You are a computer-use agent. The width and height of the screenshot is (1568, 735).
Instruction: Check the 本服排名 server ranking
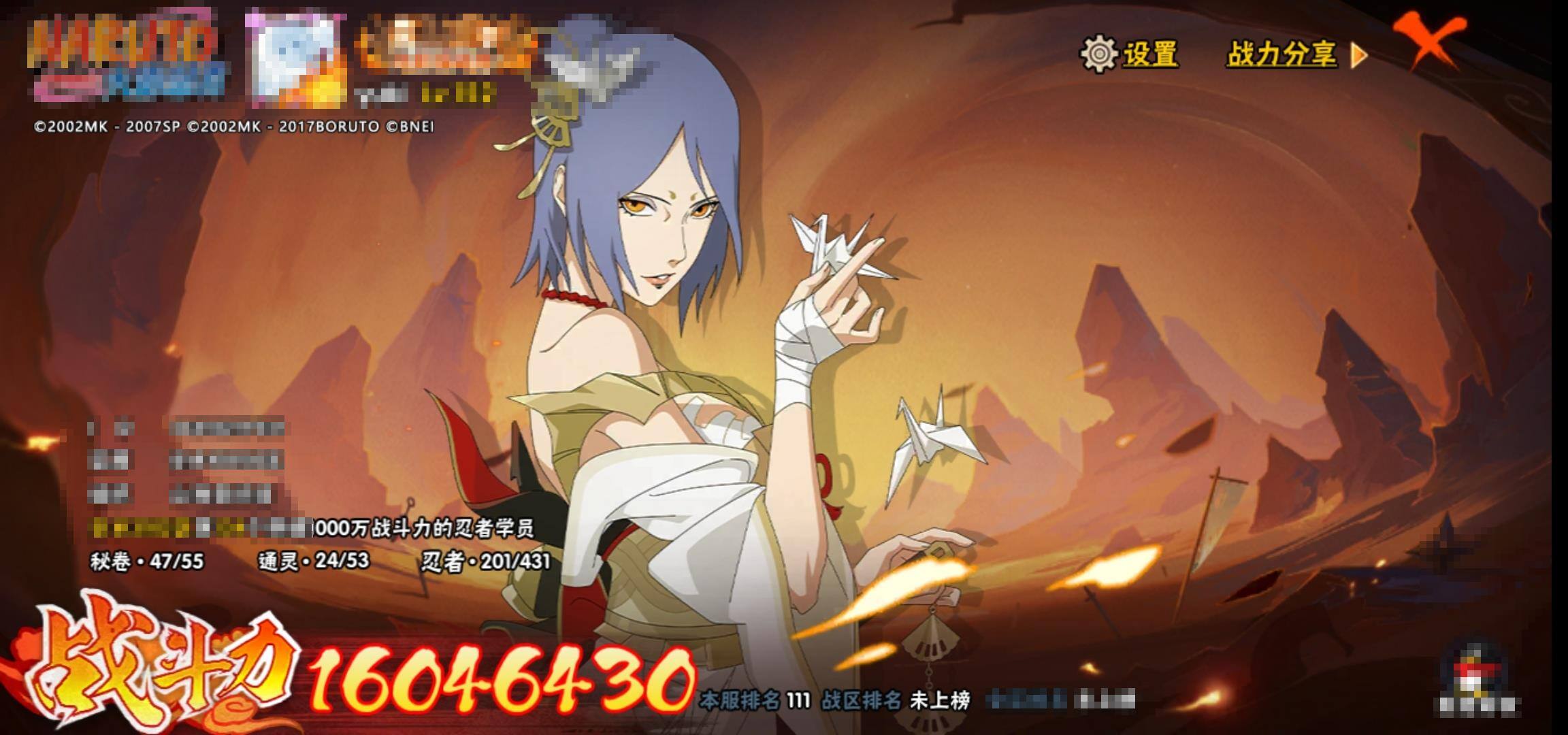(x=755, y=700)
